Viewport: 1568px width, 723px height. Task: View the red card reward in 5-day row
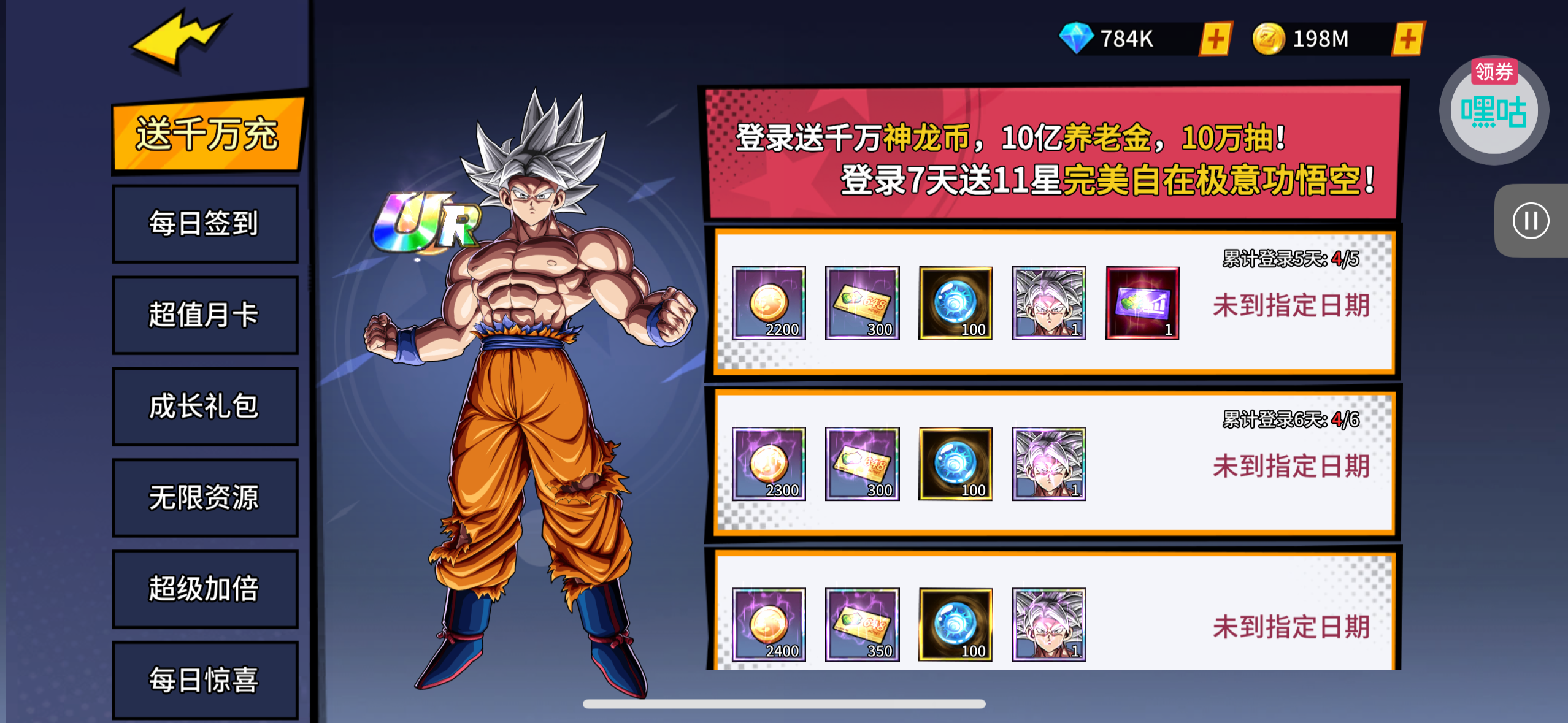click(x=1142, y=303)
